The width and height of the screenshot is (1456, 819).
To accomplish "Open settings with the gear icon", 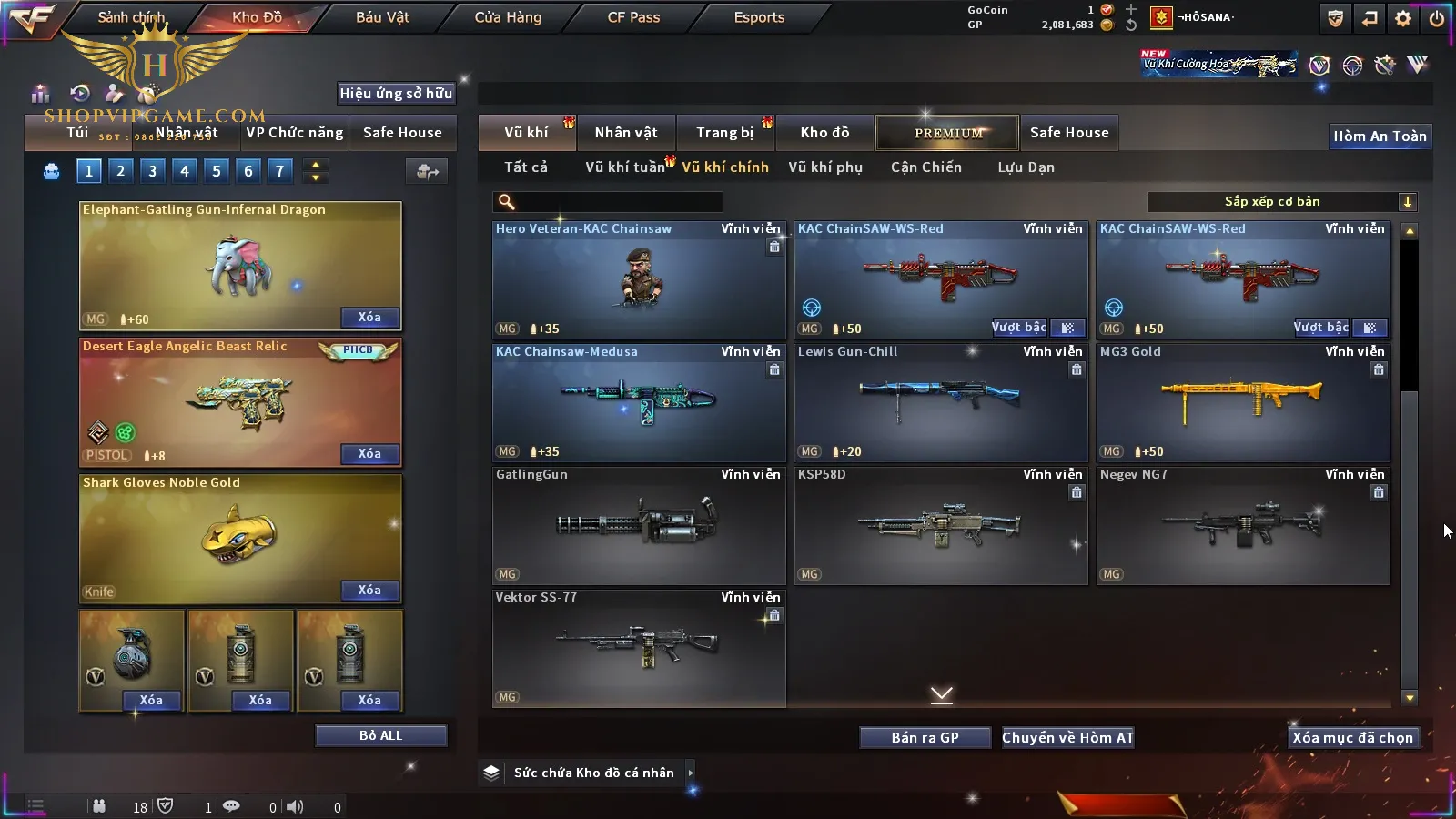I will click(1403, 18).
